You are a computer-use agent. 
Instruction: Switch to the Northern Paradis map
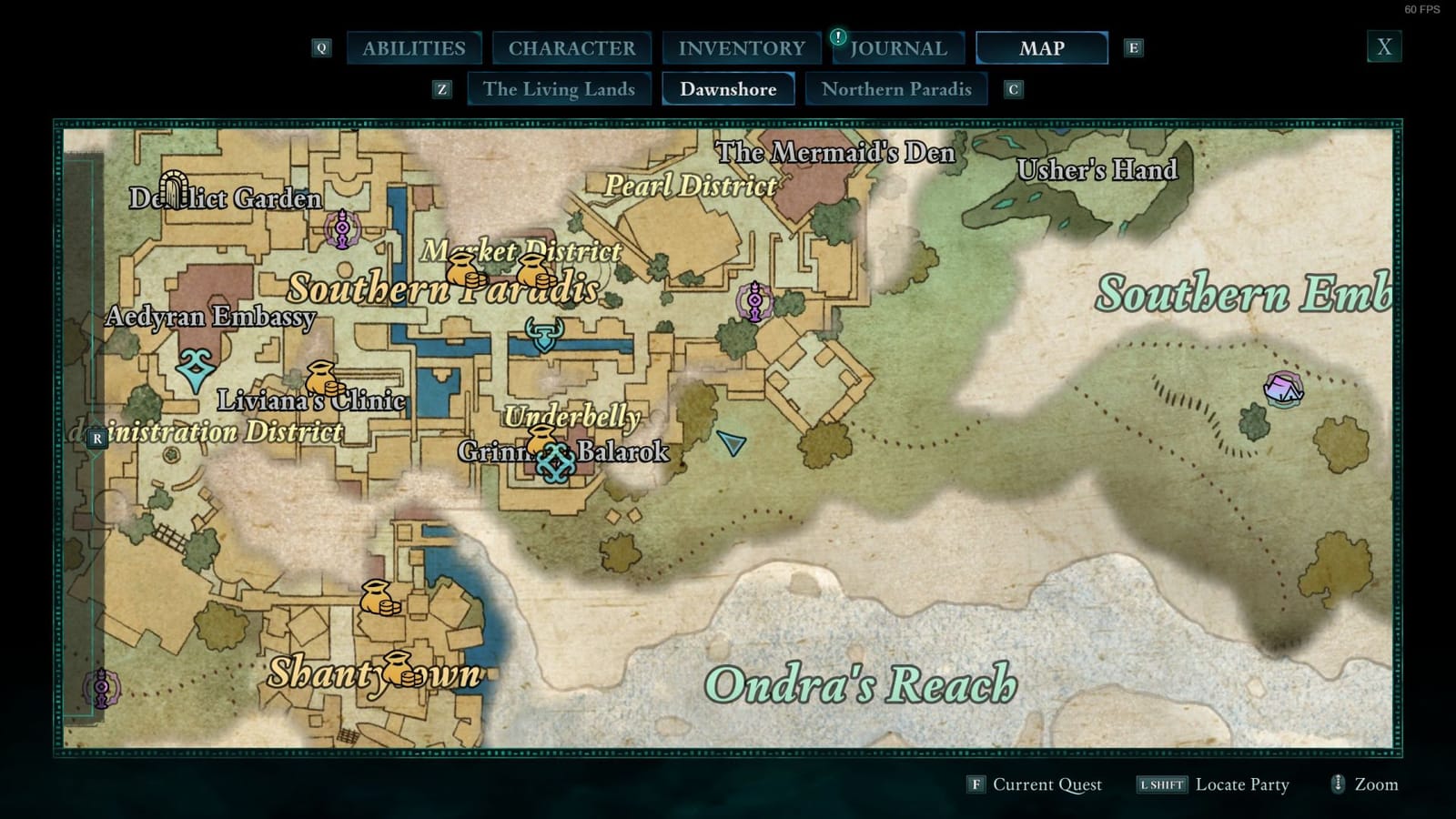(896, 89)
